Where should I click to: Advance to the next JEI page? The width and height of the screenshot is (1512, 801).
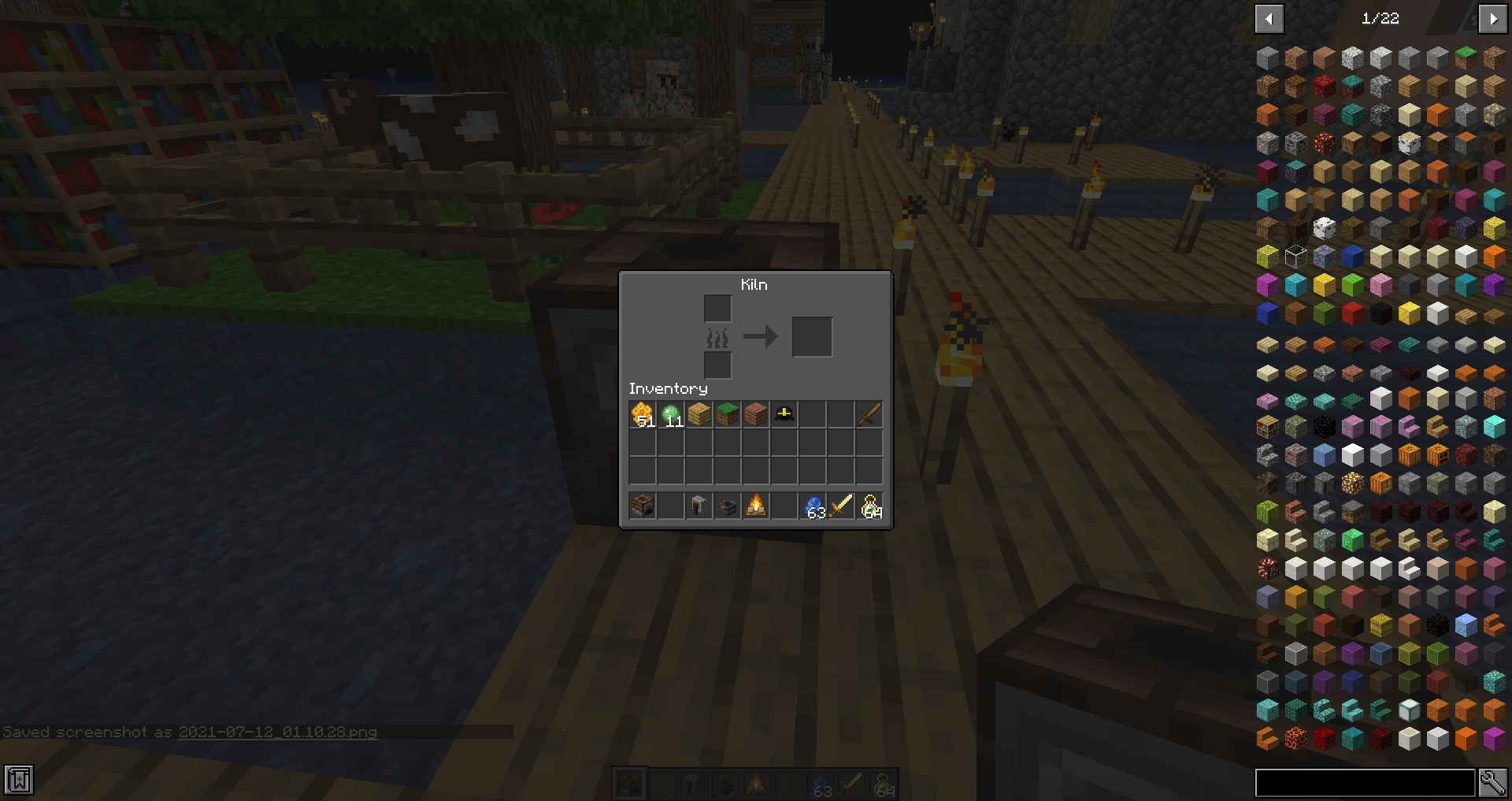coord(1495,18)
